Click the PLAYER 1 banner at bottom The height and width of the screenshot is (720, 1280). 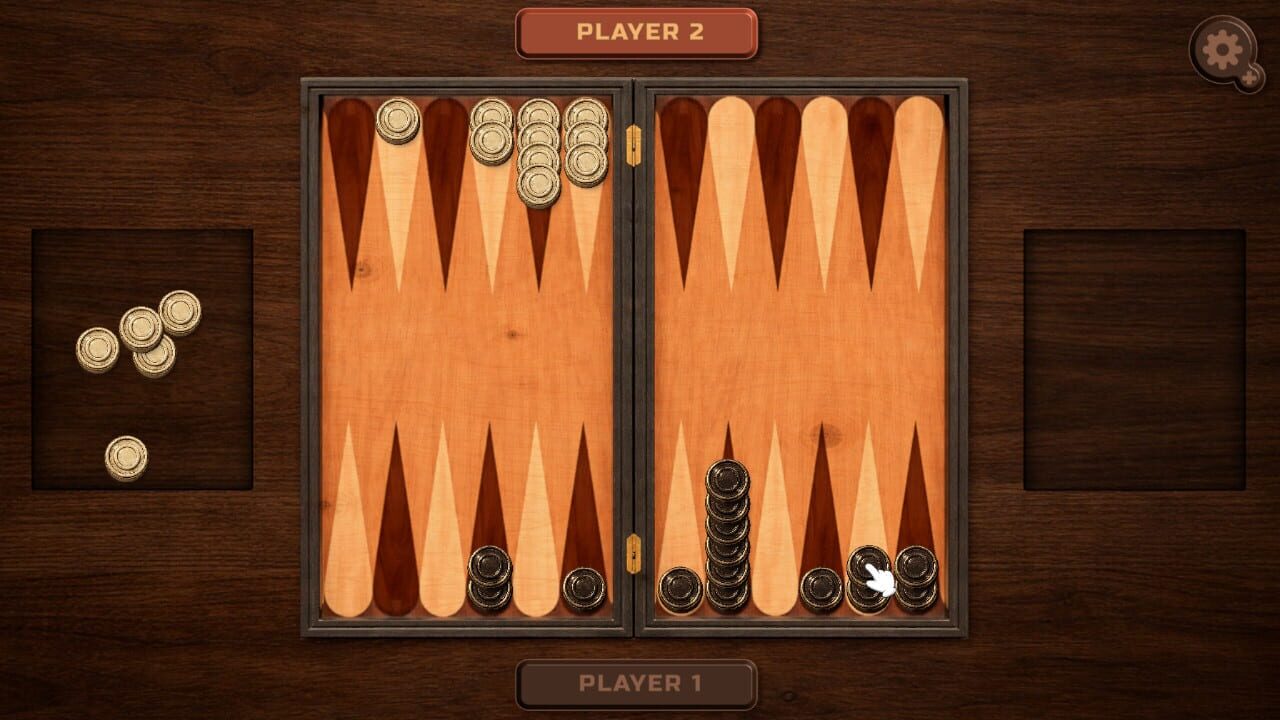(637, 684)
